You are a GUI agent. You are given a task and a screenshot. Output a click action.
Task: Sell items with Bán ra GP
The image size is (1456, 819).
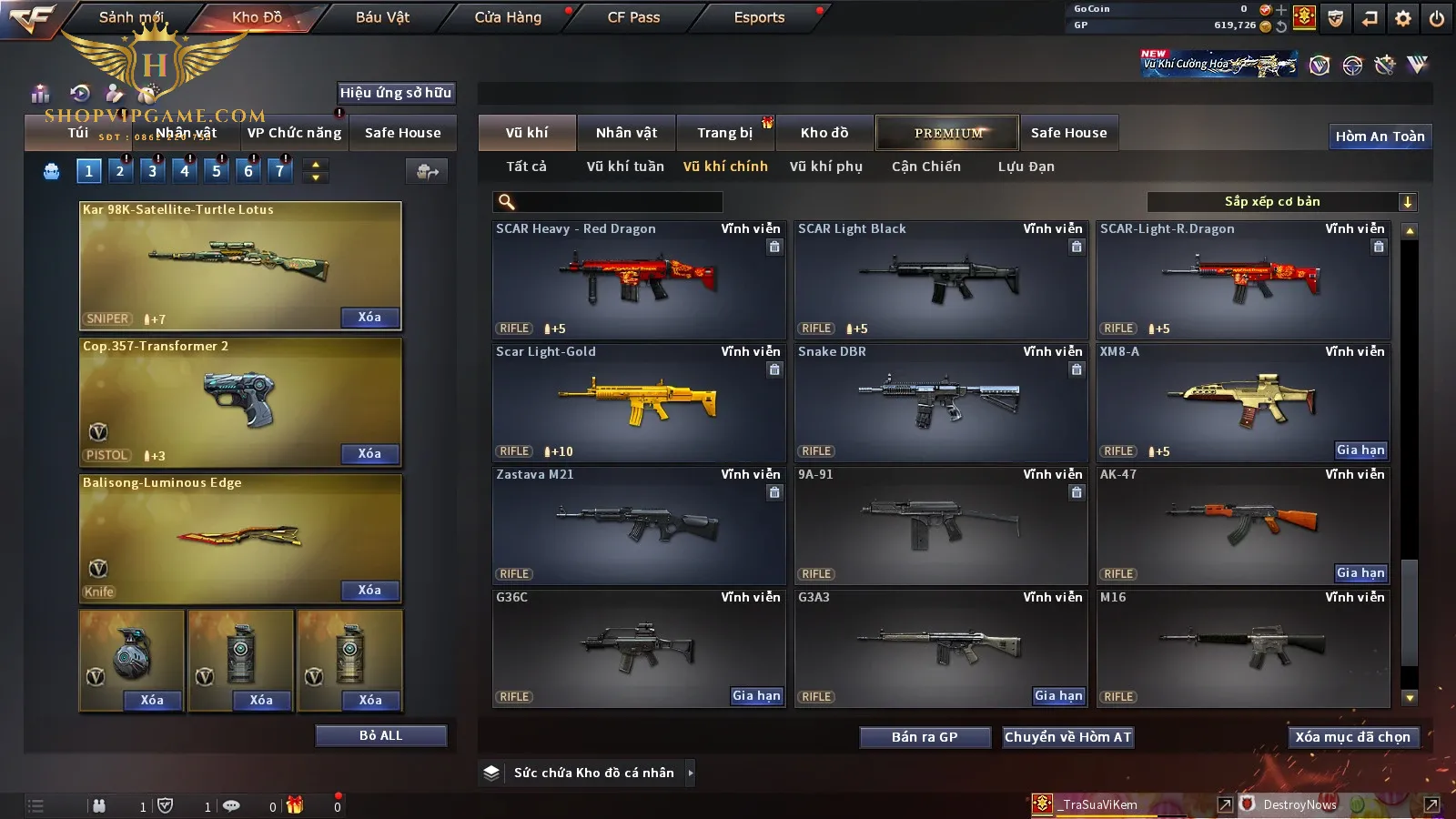click(x=925, y=737)
